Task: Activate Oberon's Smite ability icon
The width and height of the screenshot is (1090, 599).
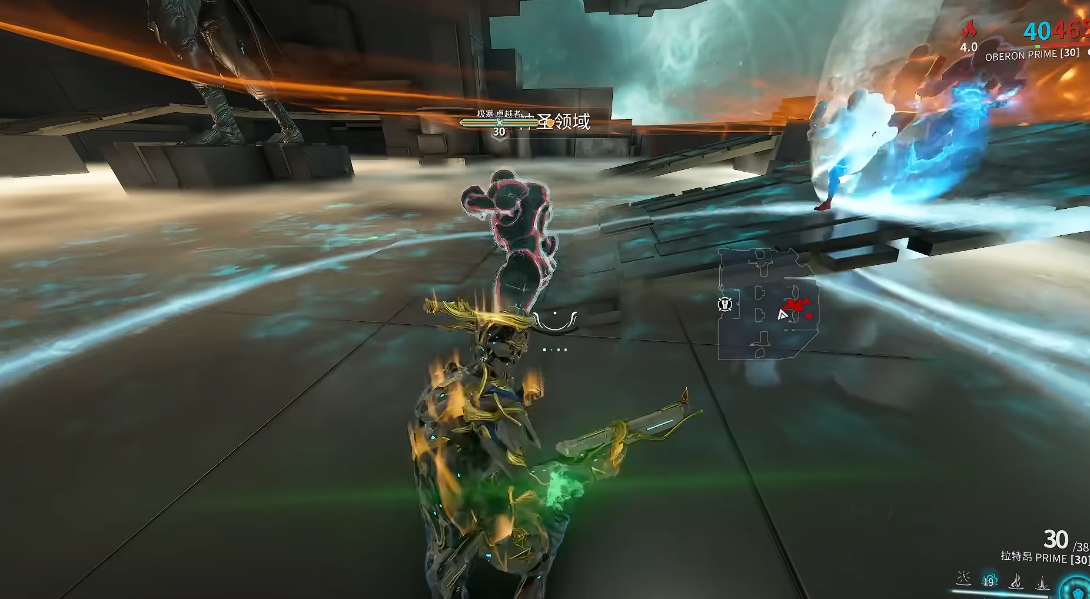Action: point(963,580)
